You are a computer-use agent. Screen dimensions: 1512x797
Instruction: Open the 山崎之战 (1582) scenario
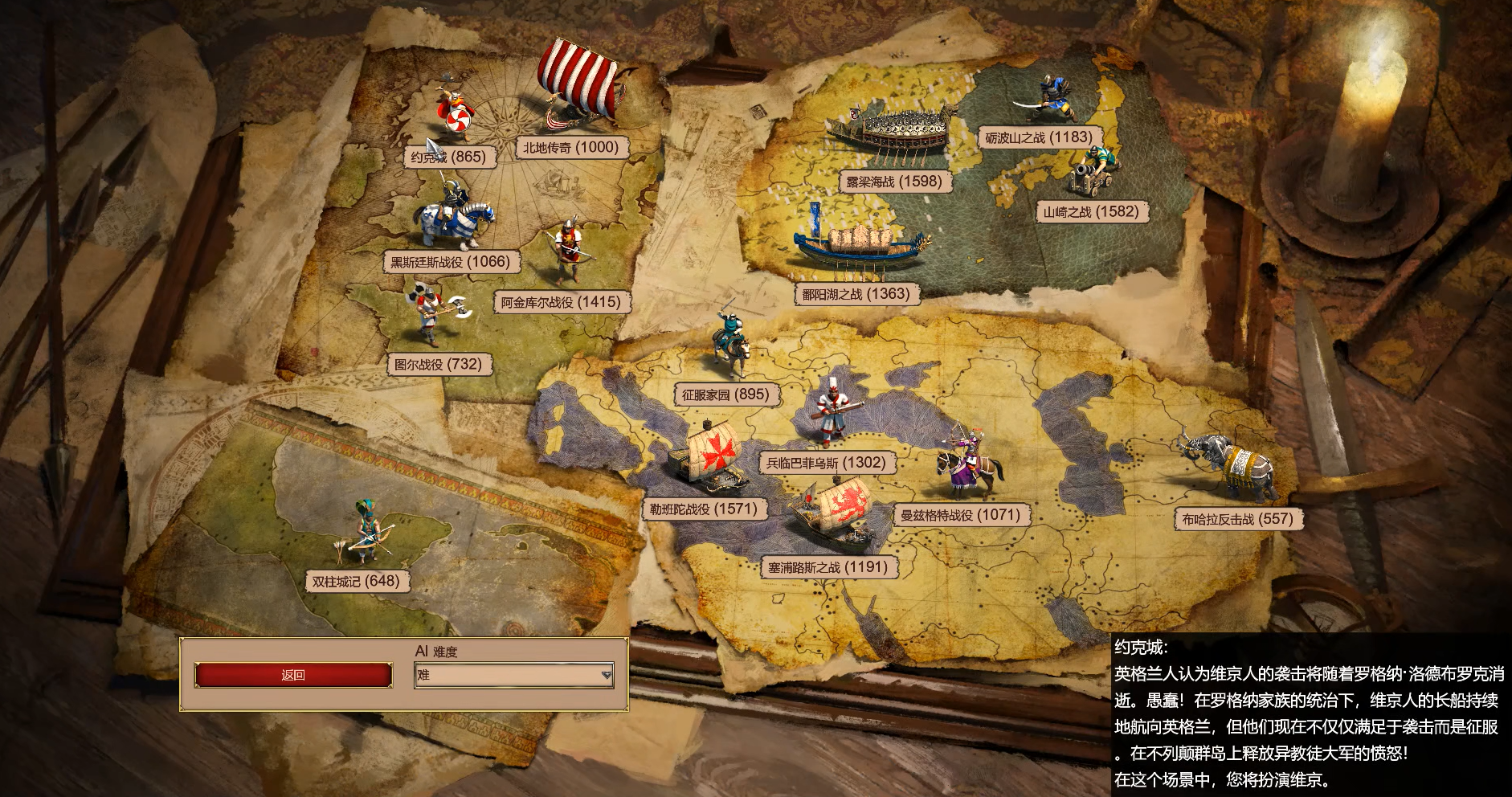(x=1091, y=212)
